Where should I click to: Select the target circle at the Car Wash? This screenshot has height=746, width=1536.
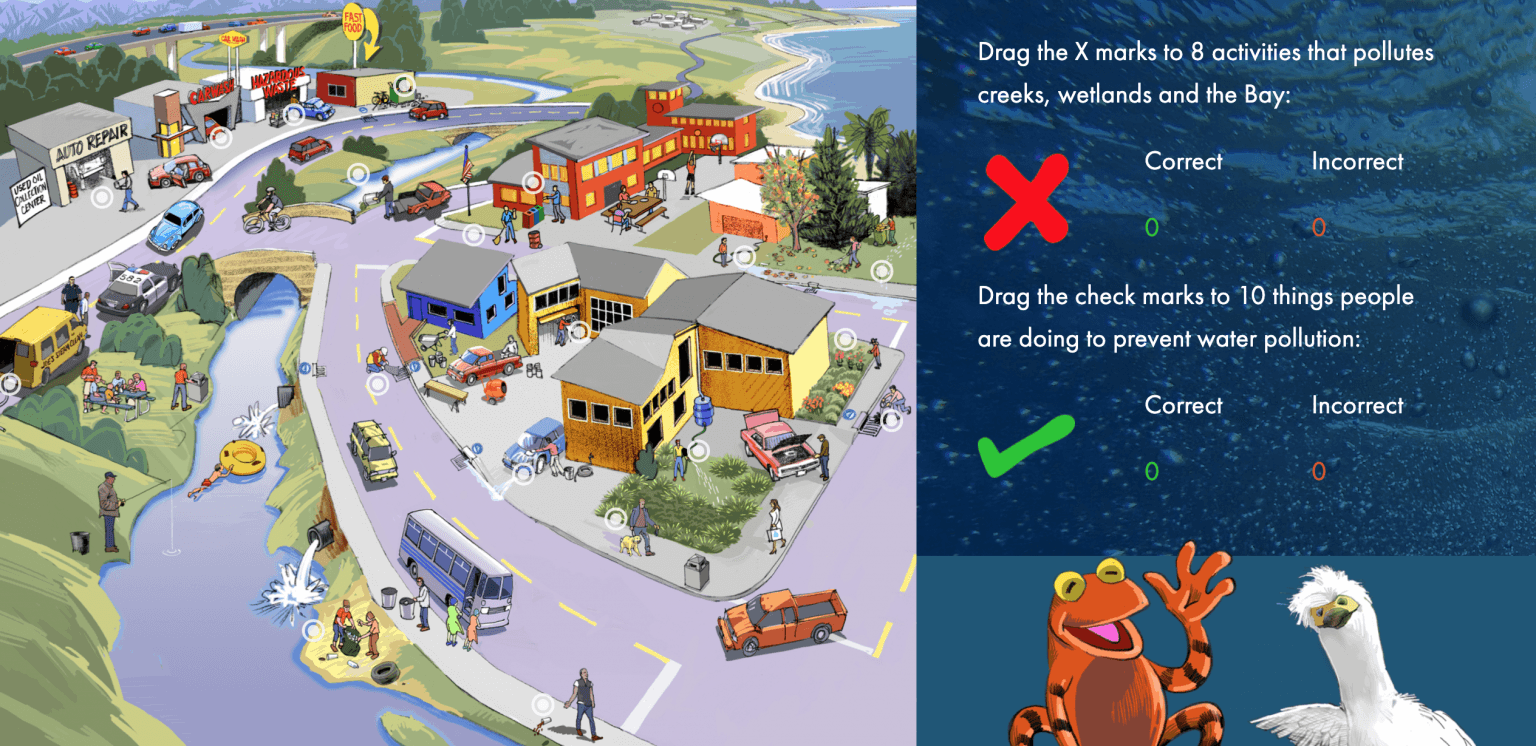(218, 137)
